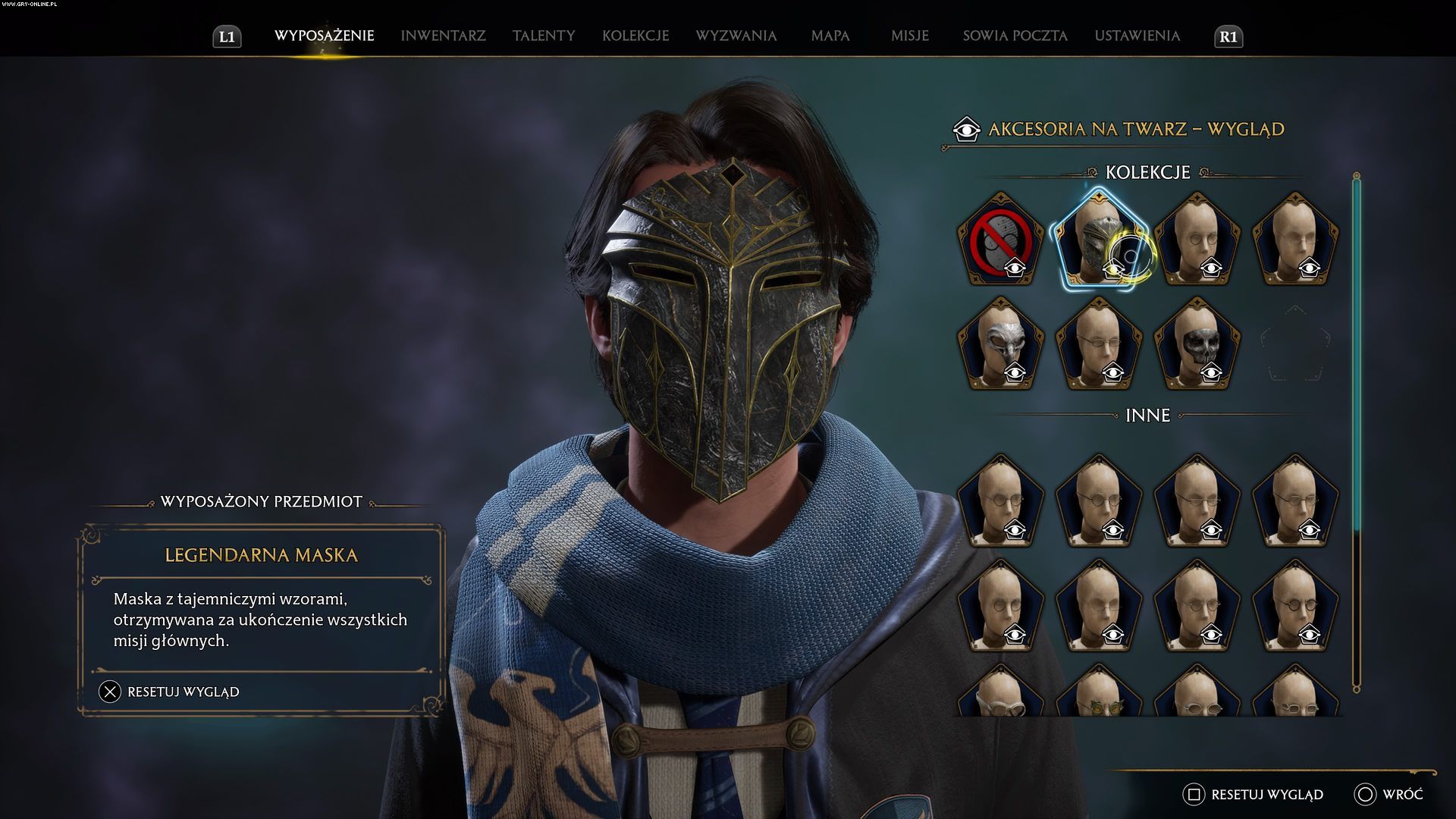The height and width of the screenshot is (819, 1456).
Task: Go to Ustawienia settings tab
Action: (x=1137, y=36)
